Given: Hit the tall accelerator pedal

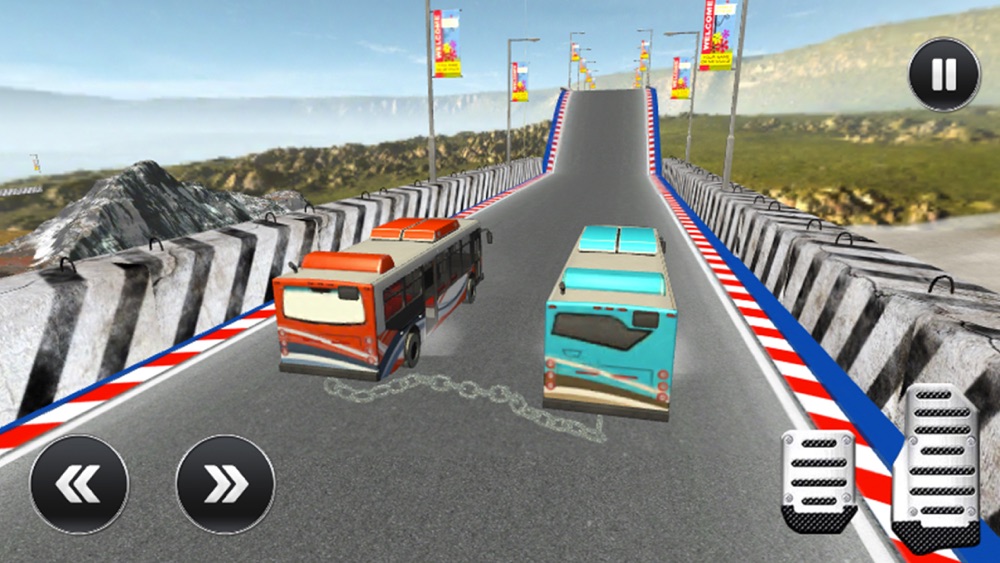Looking at the screenshot, I should pyautogui.click(x=935, y=466).
